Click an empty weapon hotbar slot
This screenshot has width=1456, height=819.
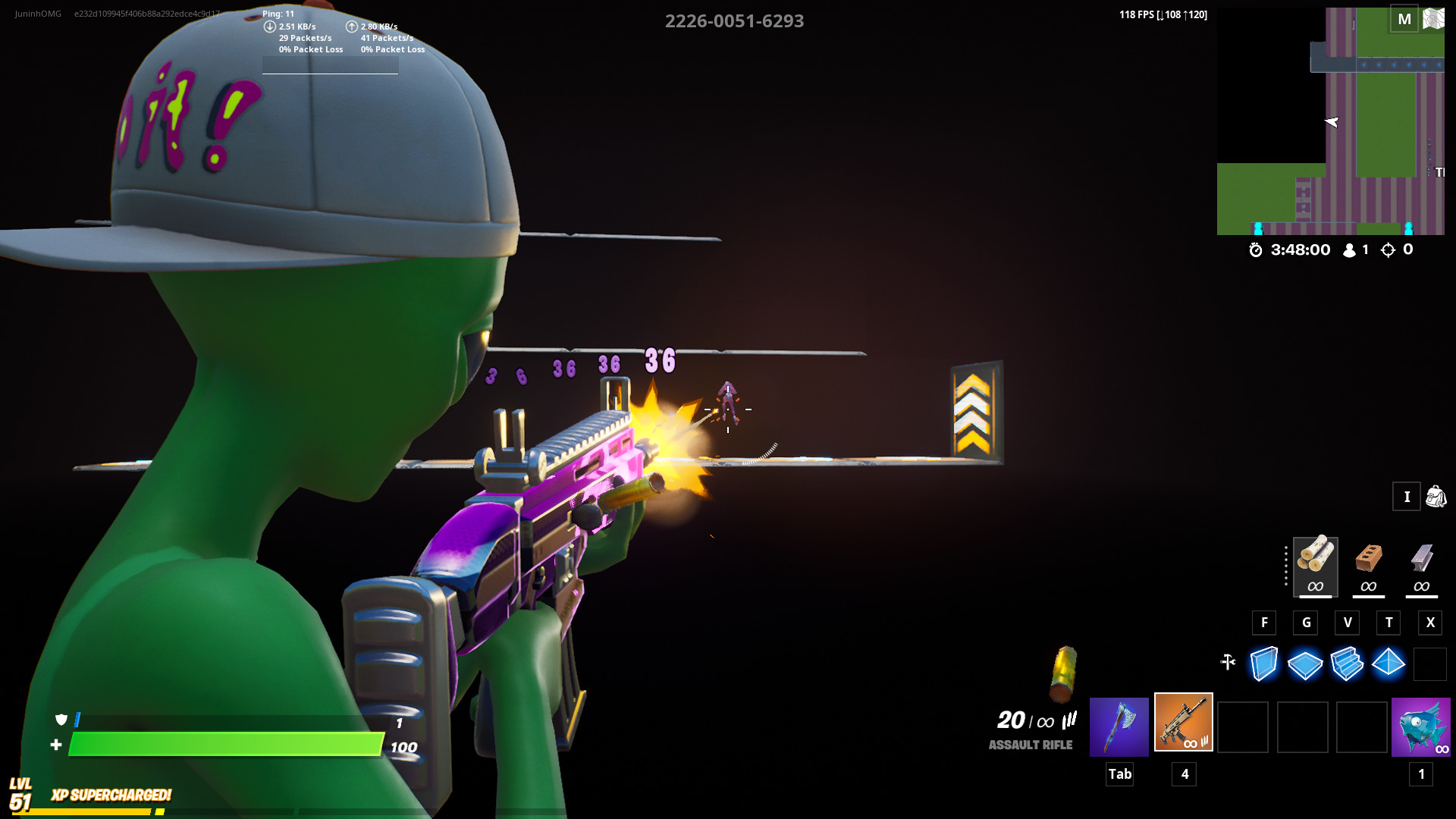pos(1243,726)
